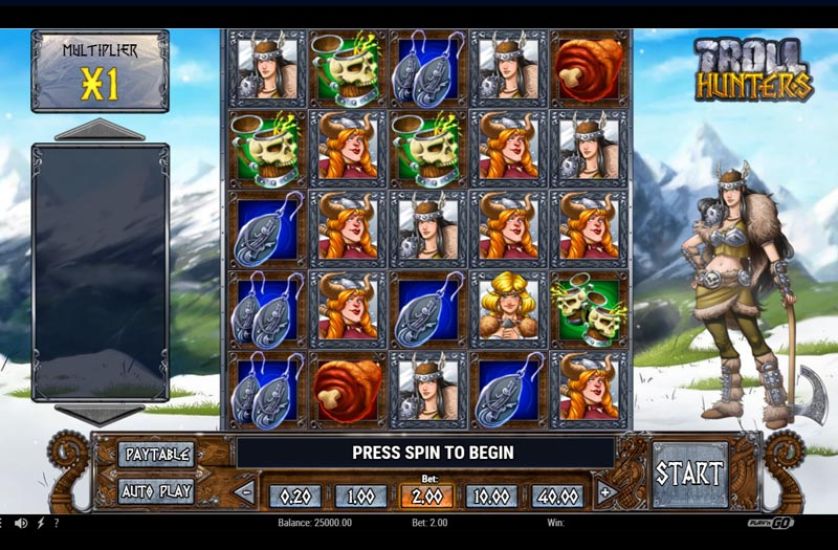Click the lightning bolt fast-play icon
The width and height of the screenshot is (838, 550).
[41, 523]
